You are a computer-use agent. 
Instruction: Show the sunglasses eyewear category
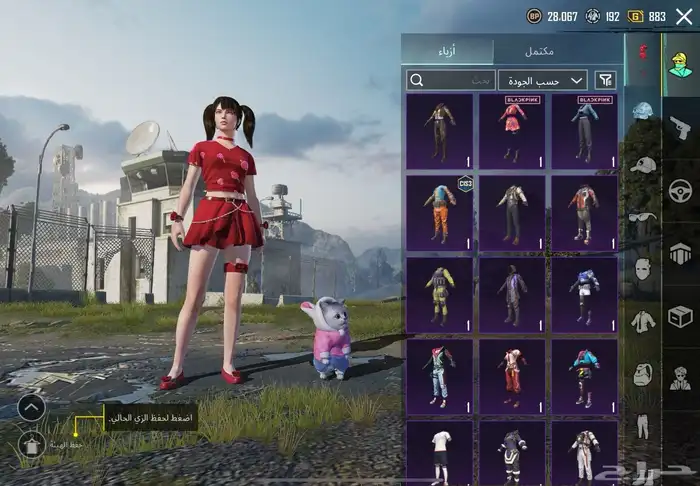642,217
